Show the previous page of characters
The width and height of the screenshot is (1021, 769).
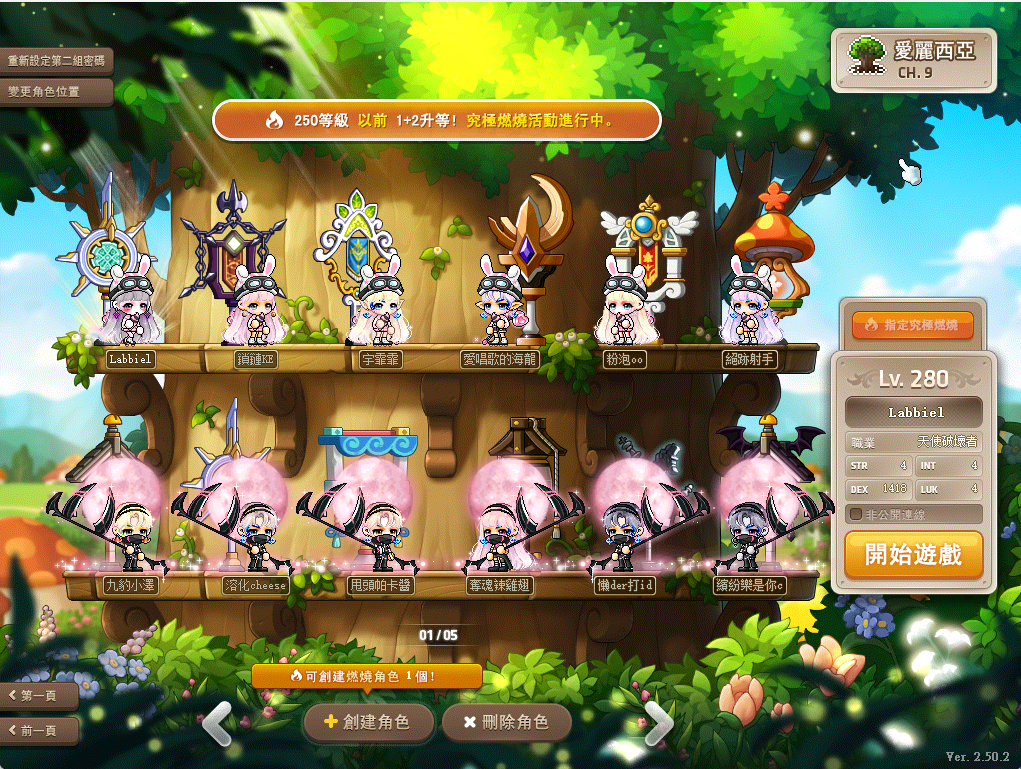point(217,722)
